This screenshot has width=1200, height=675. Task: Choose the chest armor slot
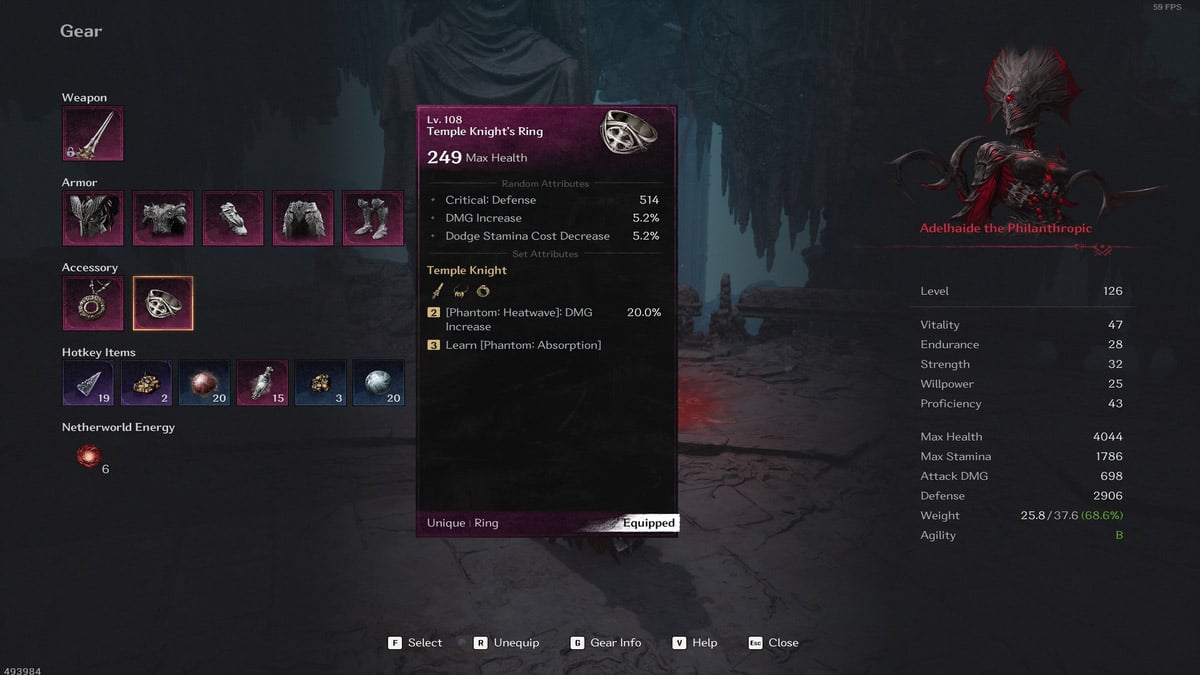[163, 219]
